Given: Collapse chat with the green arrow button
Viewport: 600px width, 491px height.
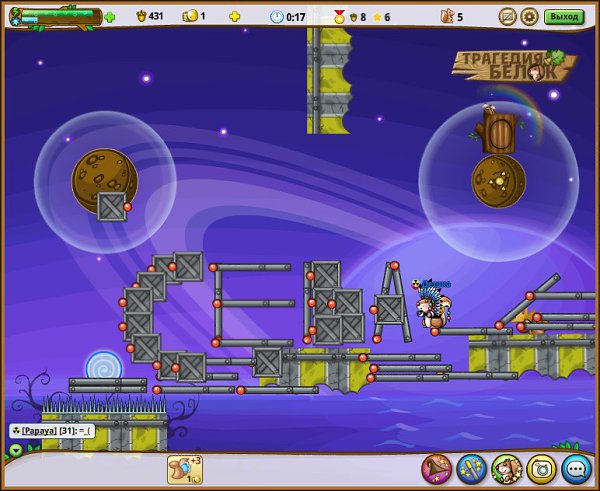Looking at the screenshot, I should (15, 450).
